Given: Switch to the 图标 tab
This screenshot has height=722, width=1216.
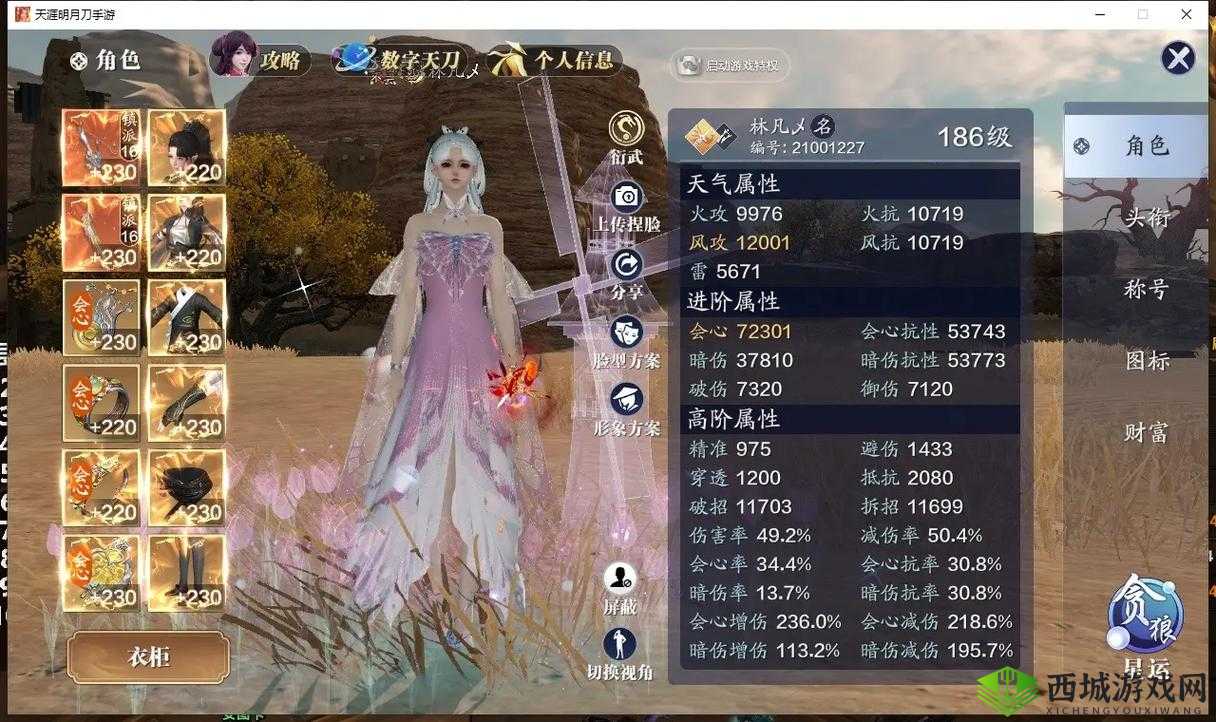Looking at the screenshot, I should tap(1146, 361).
